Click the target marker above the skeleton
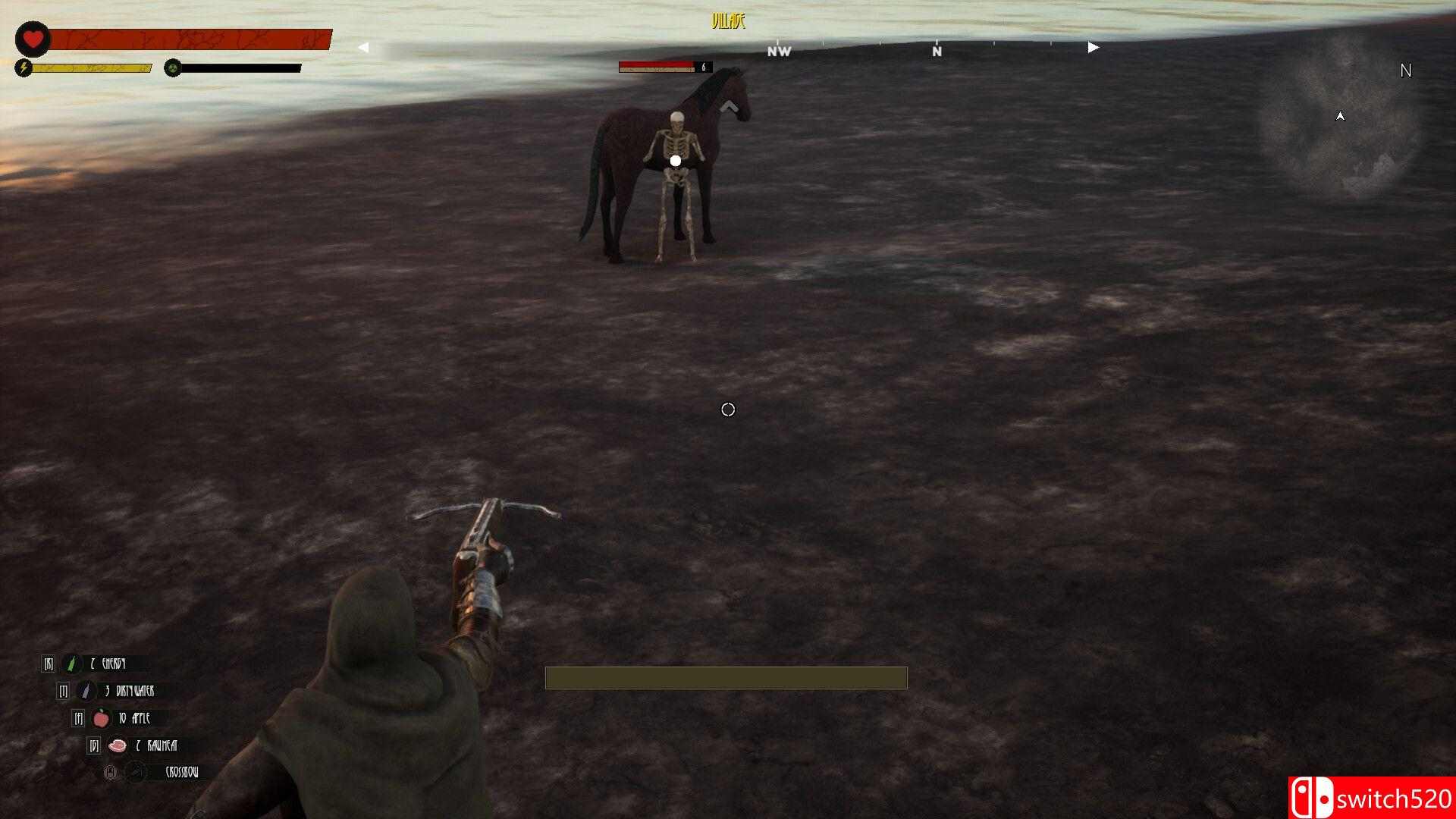 [674, 160]
